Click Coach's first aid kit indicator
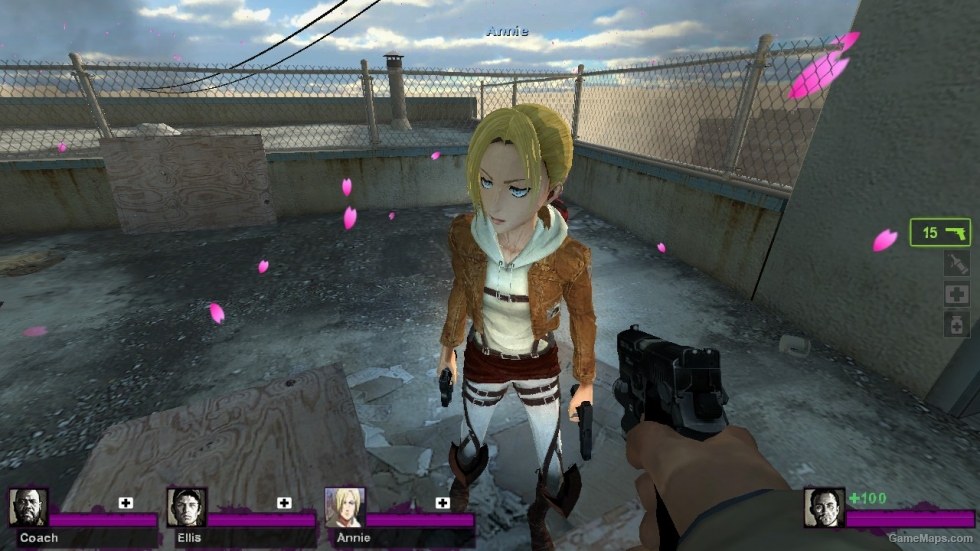 pyautogui.click(x=126, y=503)
